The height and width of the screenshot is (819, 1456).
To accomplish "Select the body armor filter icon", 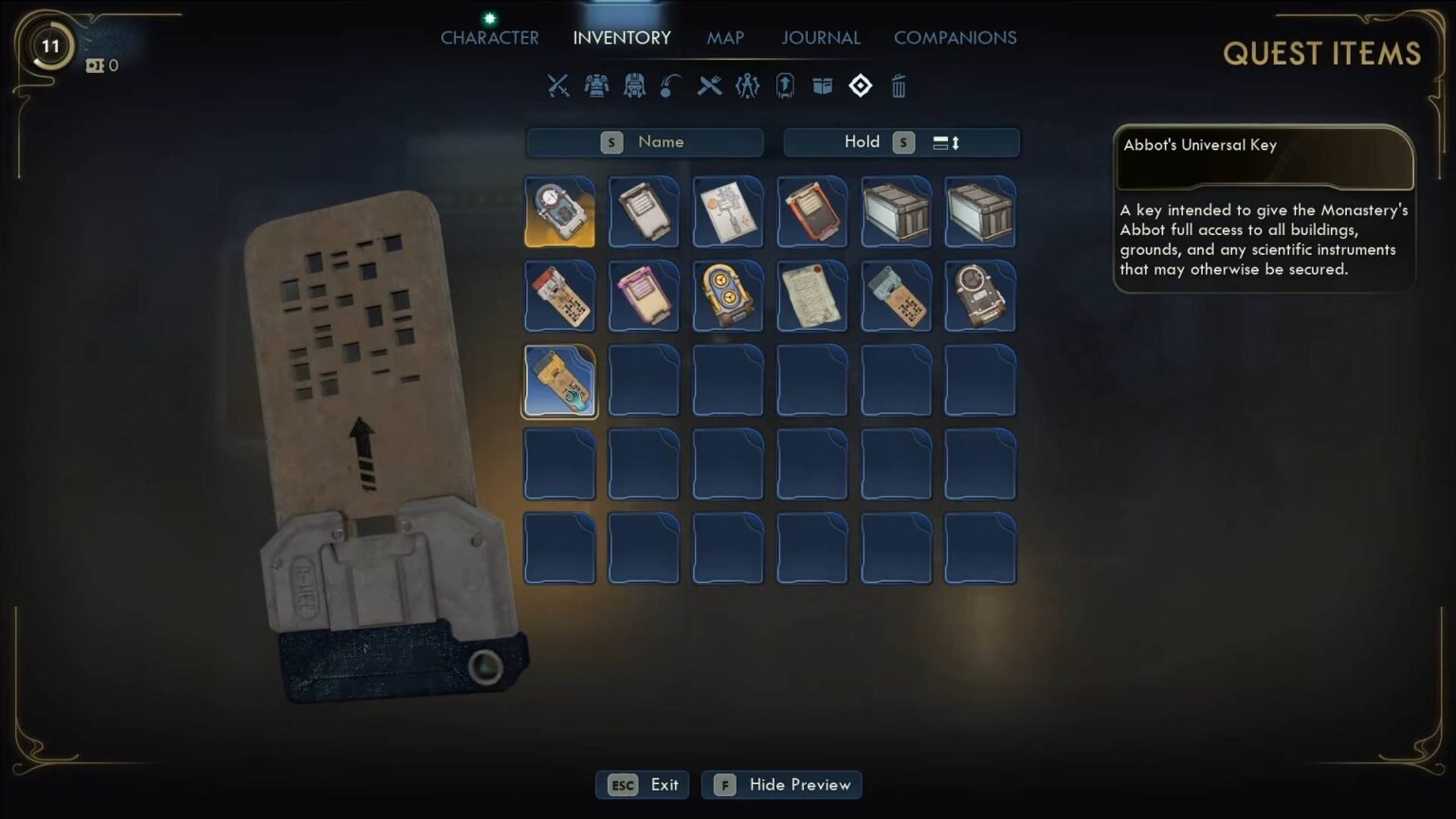I will click(x=596, y=86).
